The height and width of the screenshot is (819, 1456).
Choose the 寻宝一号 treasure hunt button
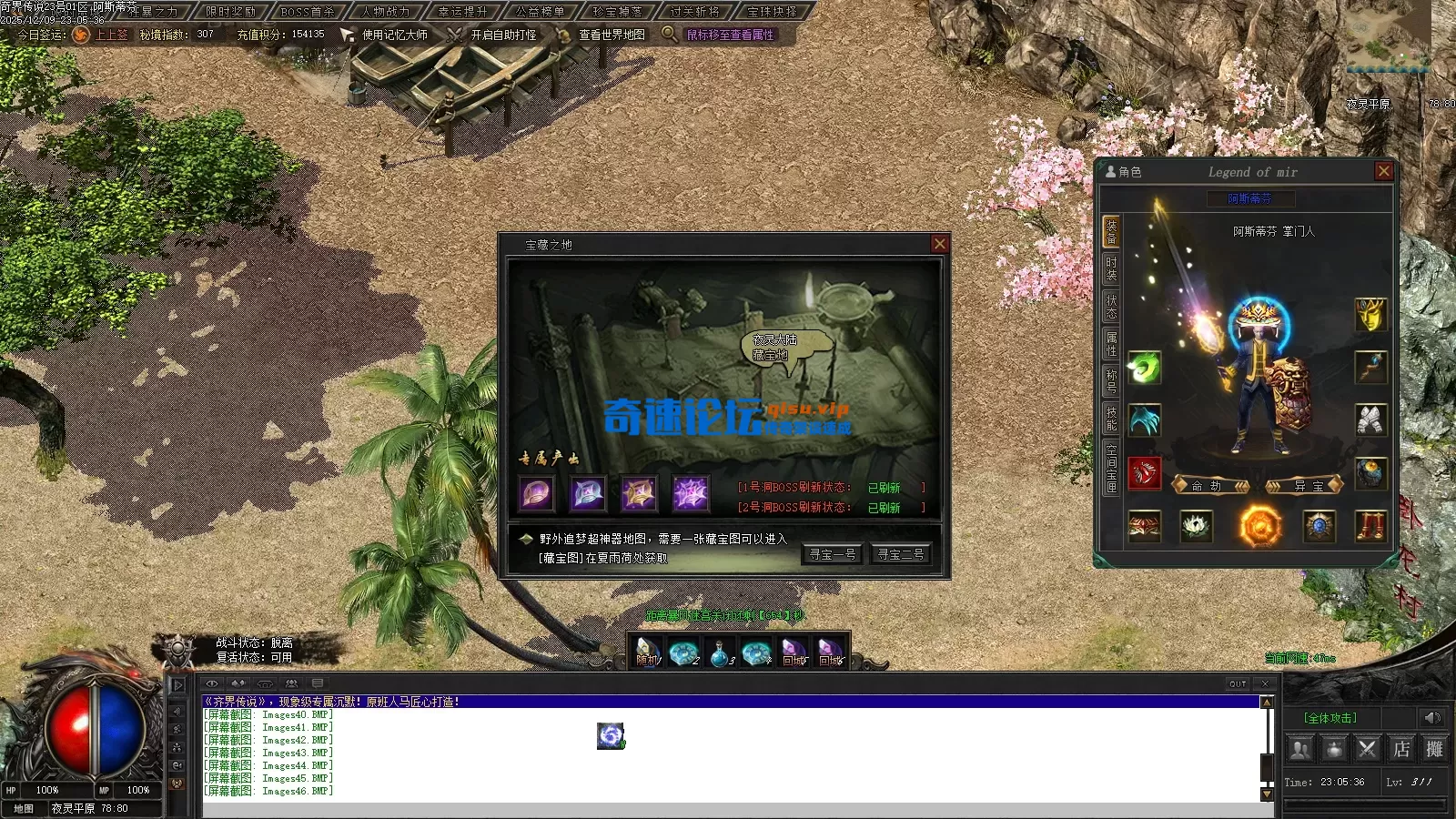pyautogui.click(x=832, y=554)
